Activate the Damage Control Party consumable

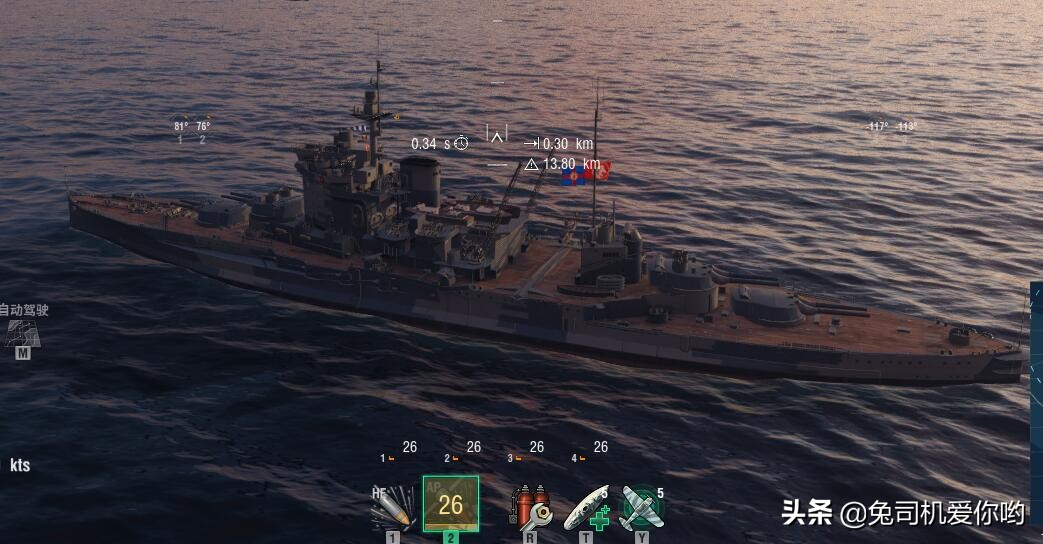[530, 507]
